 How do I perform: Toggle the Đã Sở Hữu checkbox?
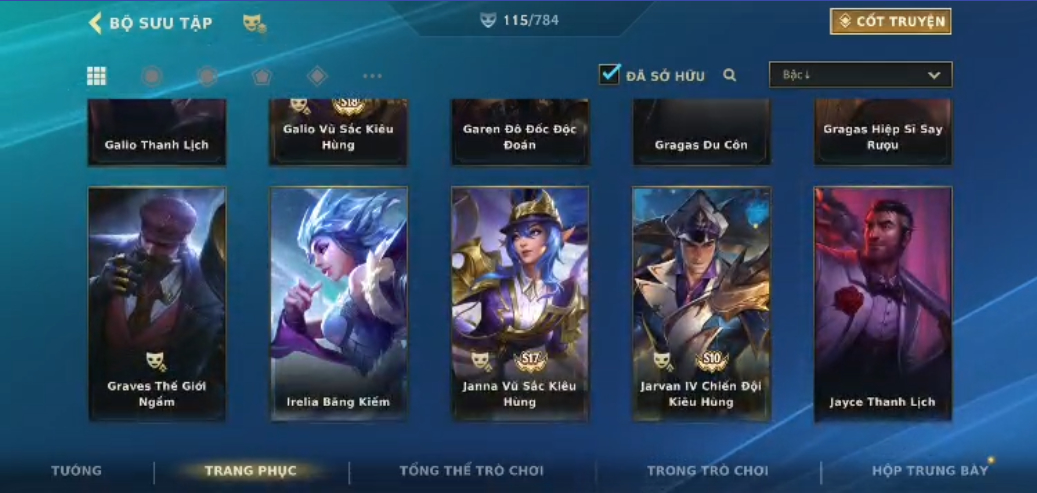point(609,75)
